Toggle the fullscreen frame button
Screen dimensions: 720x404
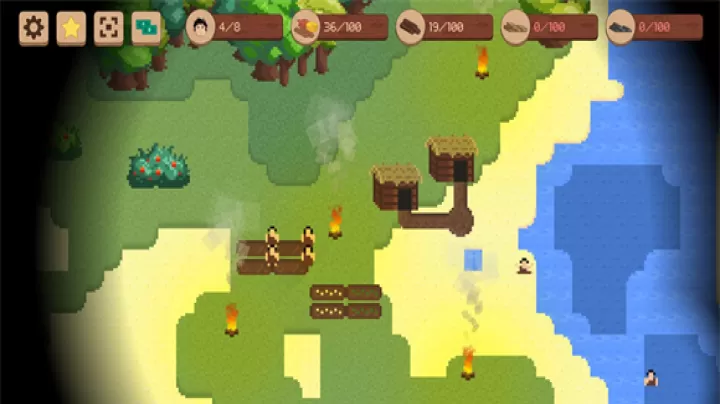coord(108,28)
